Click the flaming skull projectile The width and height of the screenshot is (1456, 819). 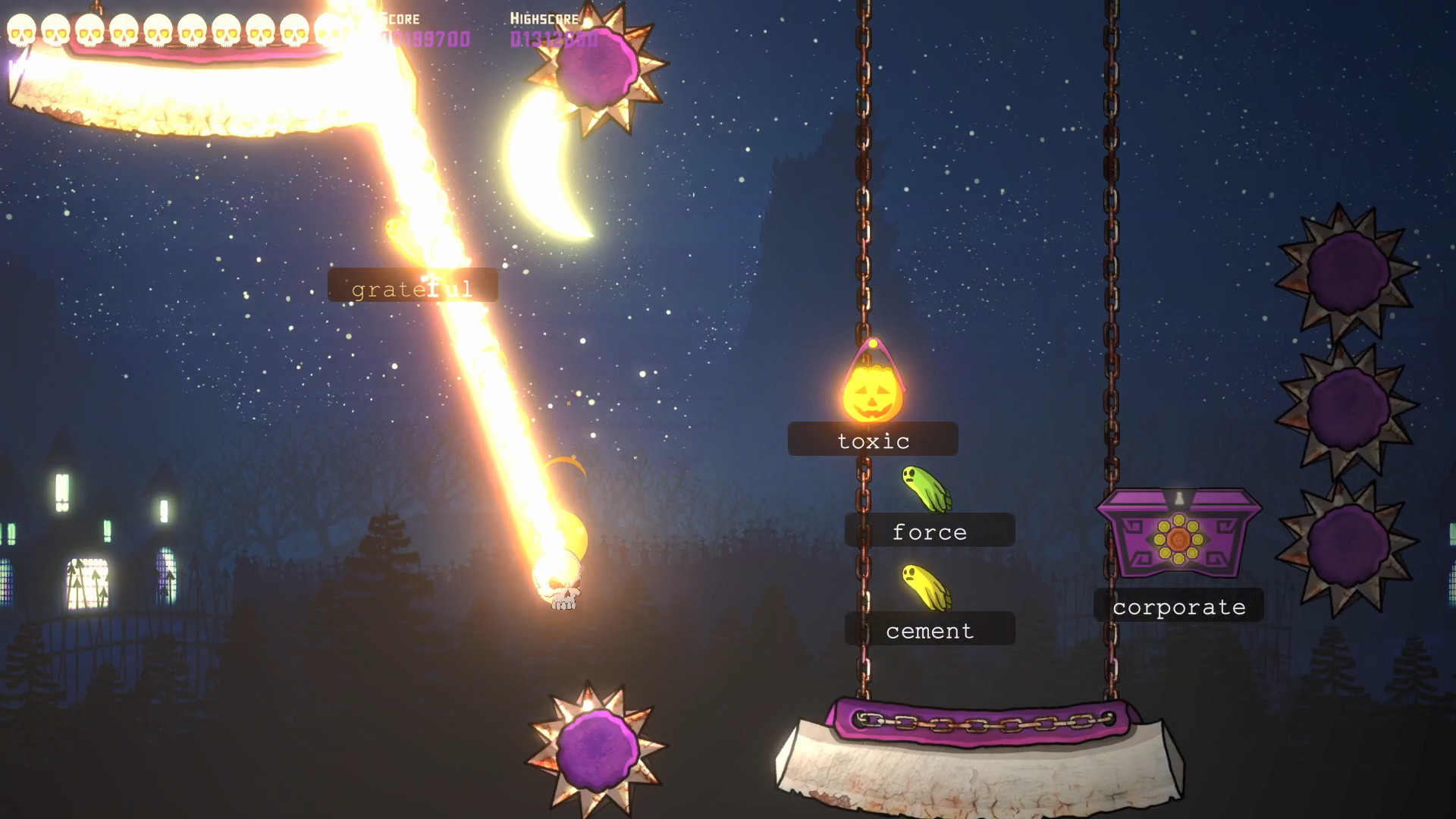[563, 584]
